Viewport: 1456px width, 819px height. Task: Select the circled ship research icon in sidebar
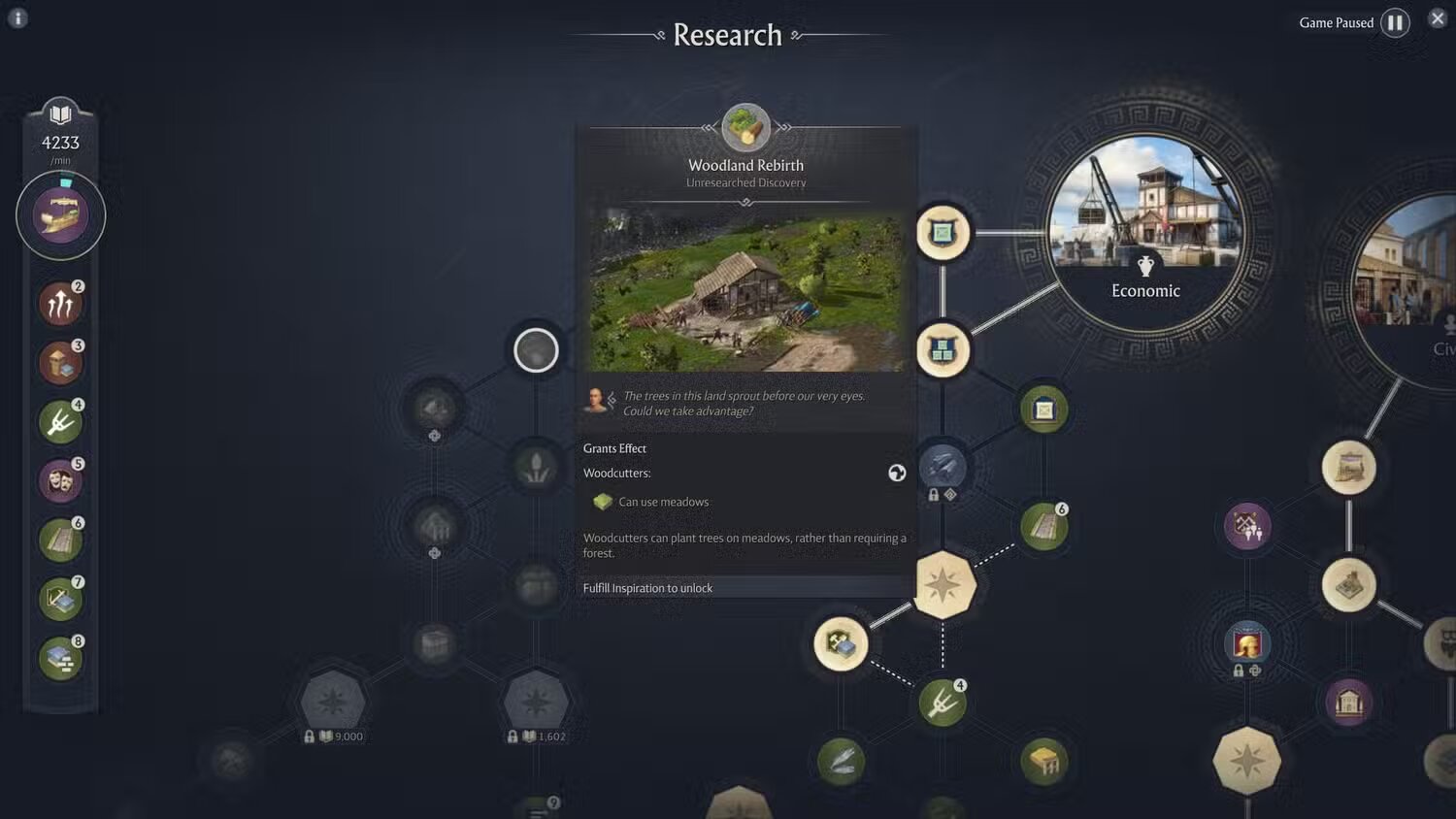click(60, 213)
